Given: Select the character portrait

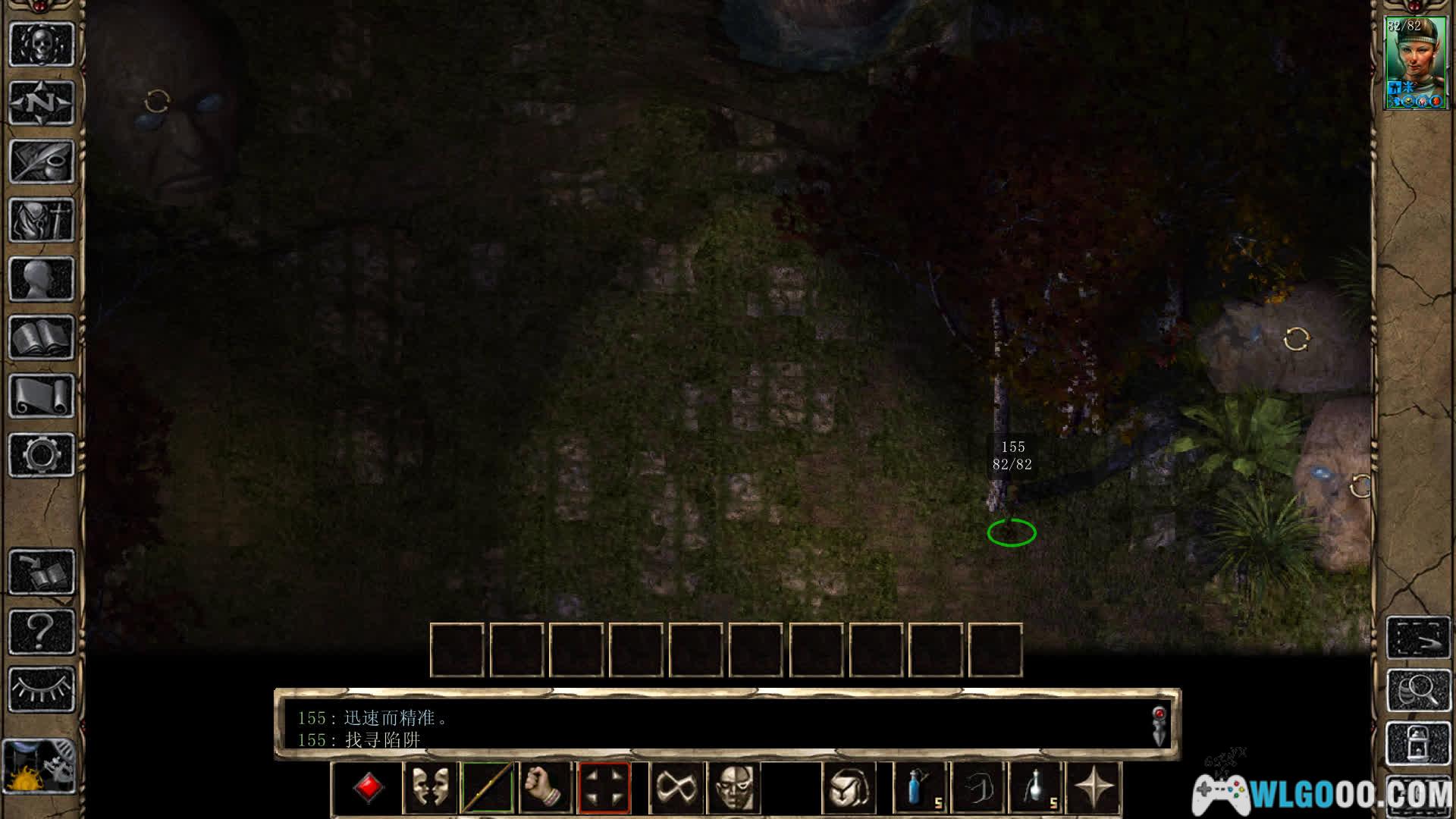Looking at the screenshot, I should (x=1415, y=63).
